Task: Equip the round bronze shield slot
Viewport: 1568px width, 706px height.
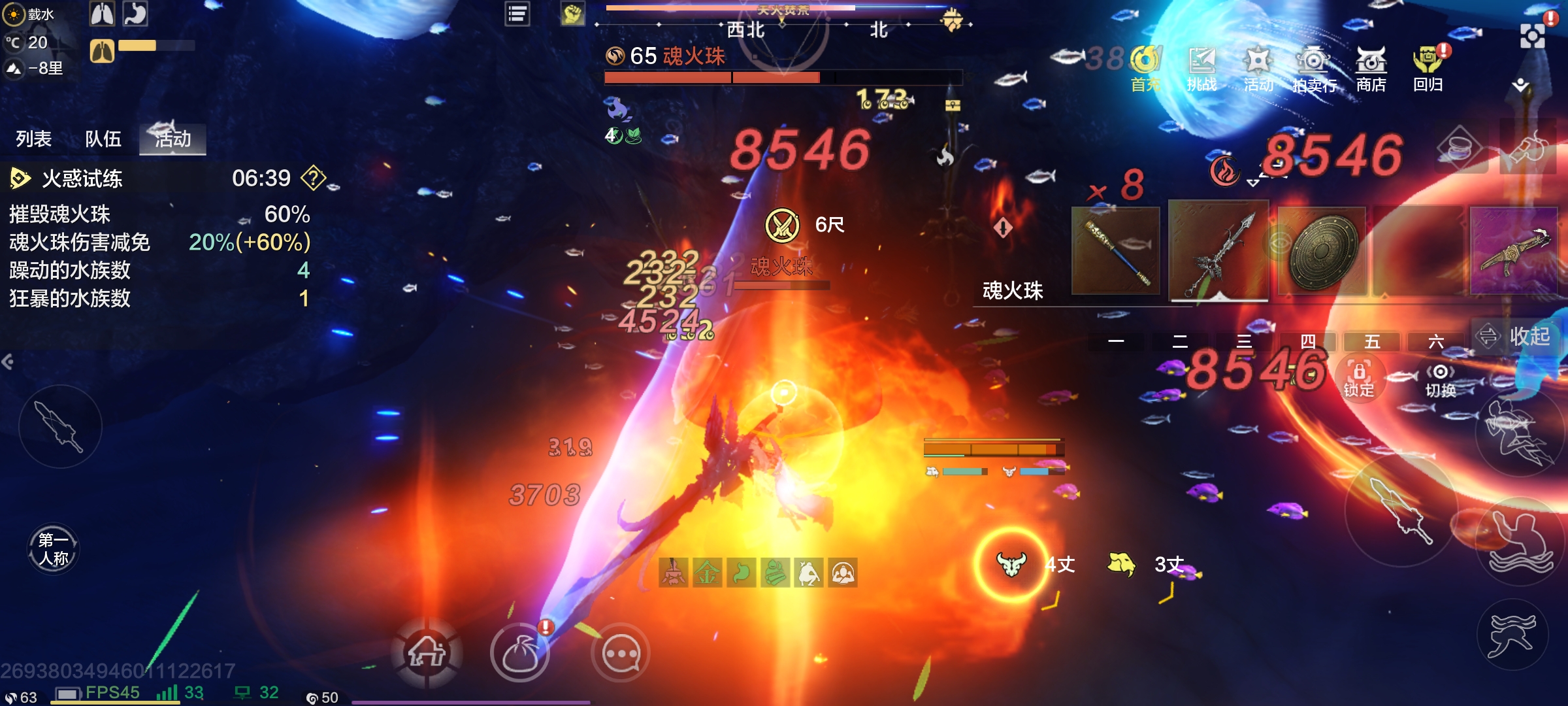Action: [1322, 252]
